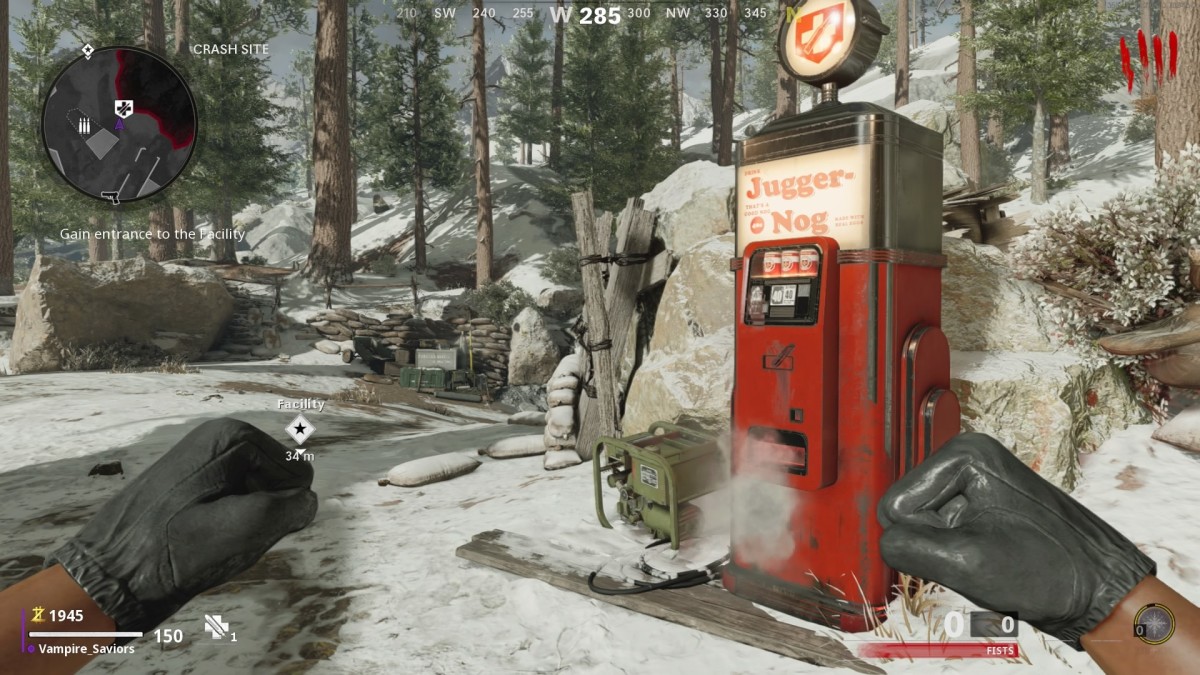Click the Fists weapon label

click(x=1000, y=651)
